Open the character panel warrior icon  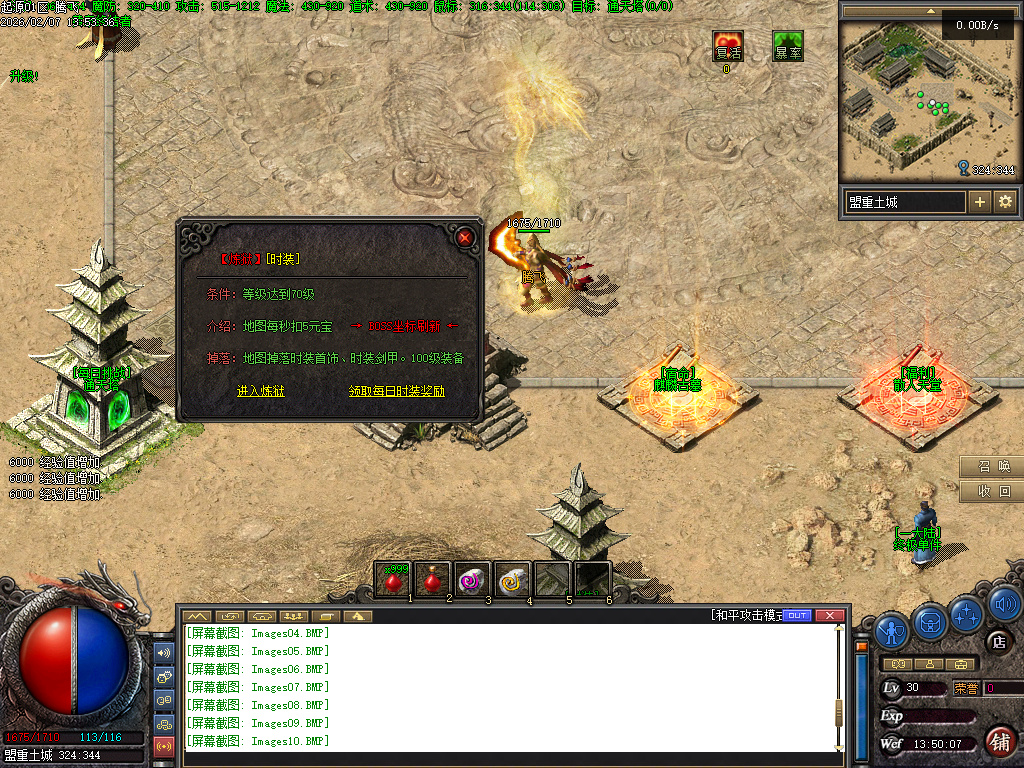pos(892,628)
